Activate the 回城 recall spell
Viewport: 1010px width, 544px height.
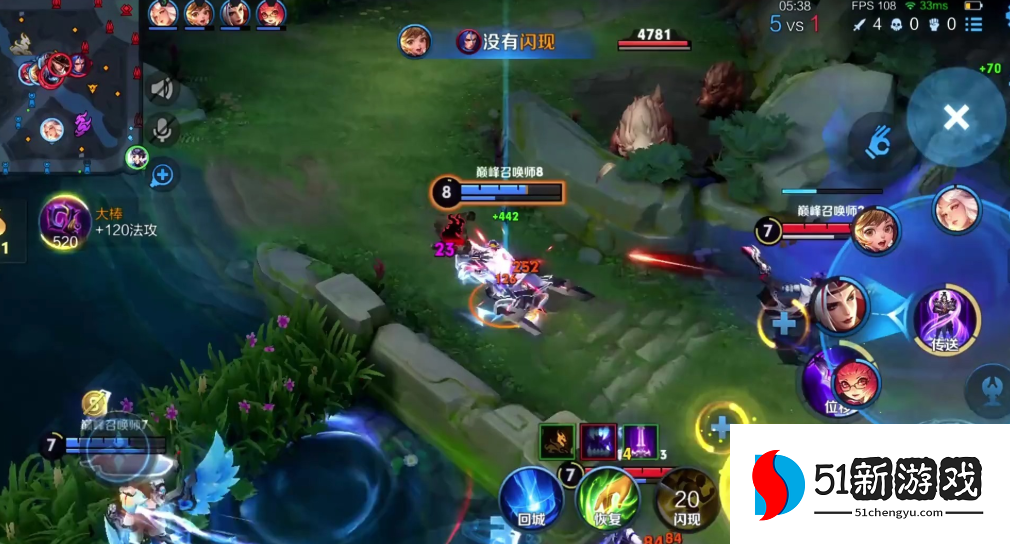click(x=530, y=497)
